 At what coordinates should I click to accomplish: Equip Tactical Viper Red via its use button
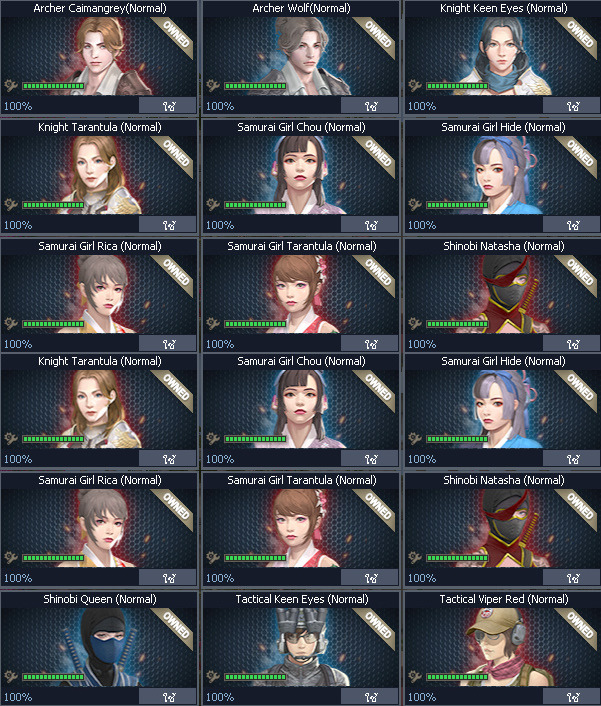click(x=571, y=697)
